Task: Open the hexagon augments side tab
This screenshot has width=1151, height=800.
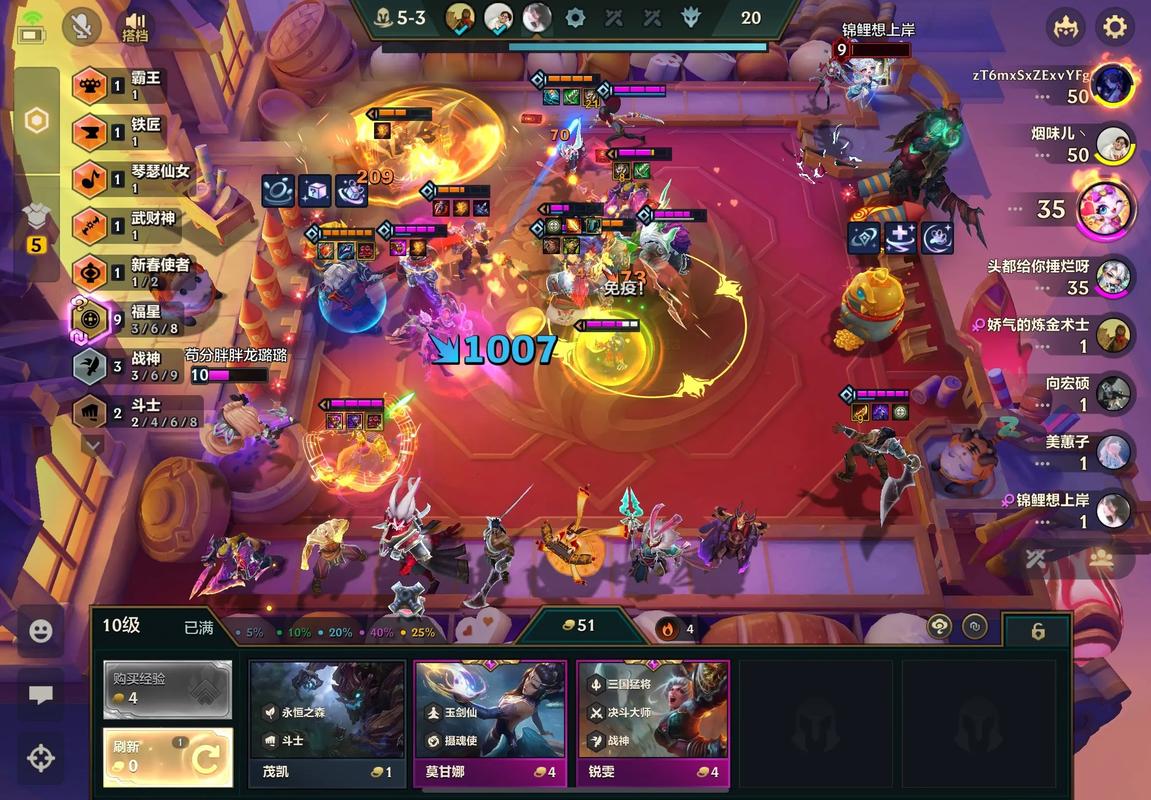Action: 36,121
